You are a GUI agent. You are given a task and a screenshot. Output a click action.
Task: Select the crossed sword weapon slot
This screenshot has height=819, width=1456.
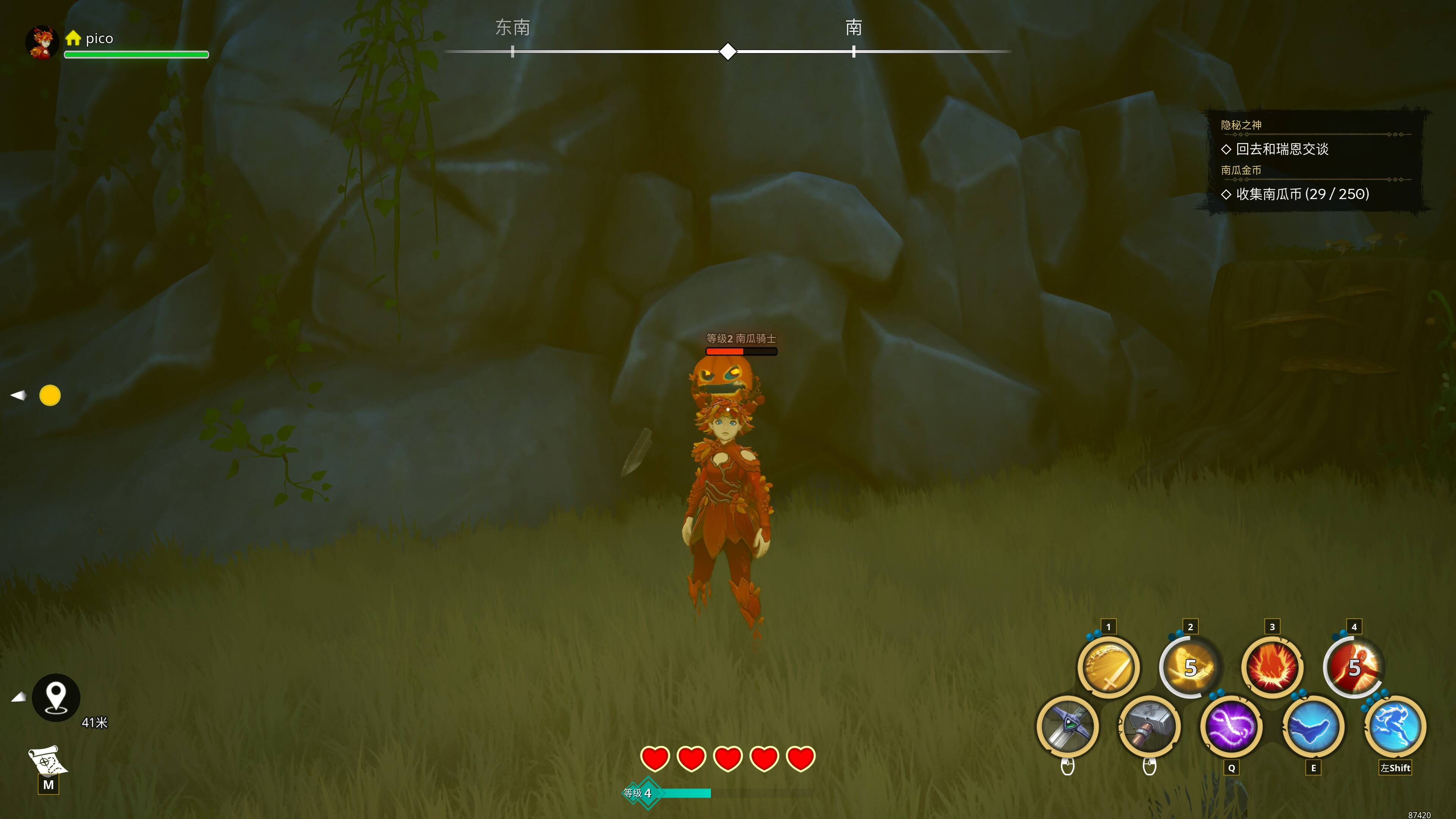tap(1067, 726)
